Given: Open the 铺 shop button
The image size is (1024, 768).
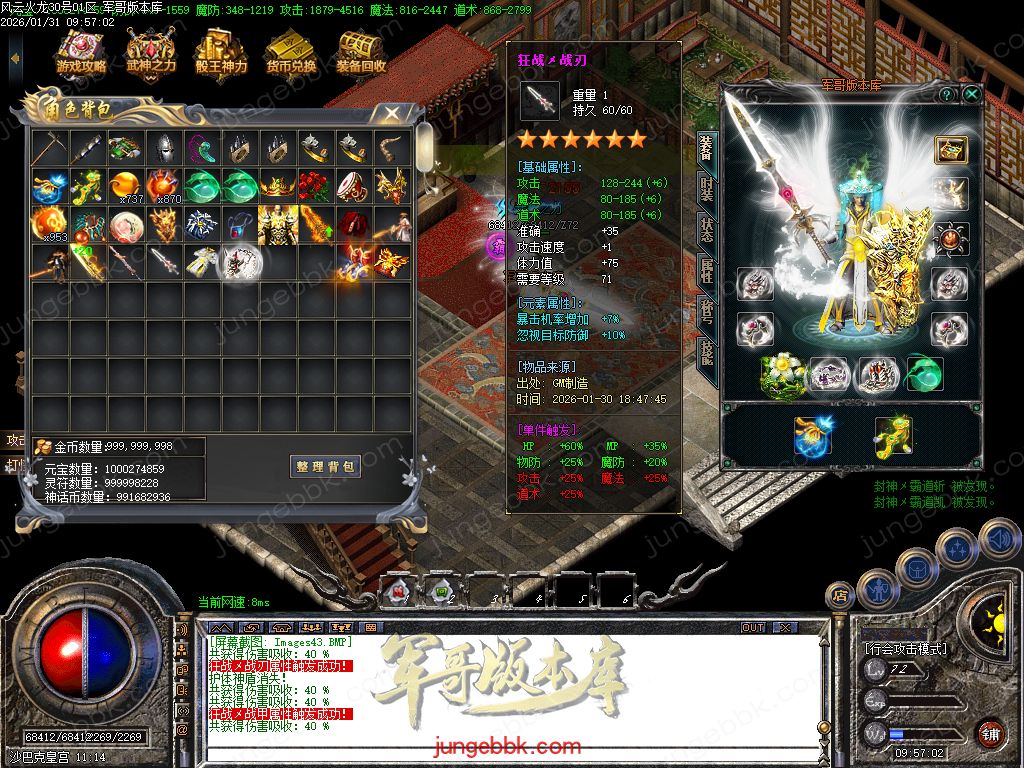Looking at the screenshot, I should click(x=990, y=733).
